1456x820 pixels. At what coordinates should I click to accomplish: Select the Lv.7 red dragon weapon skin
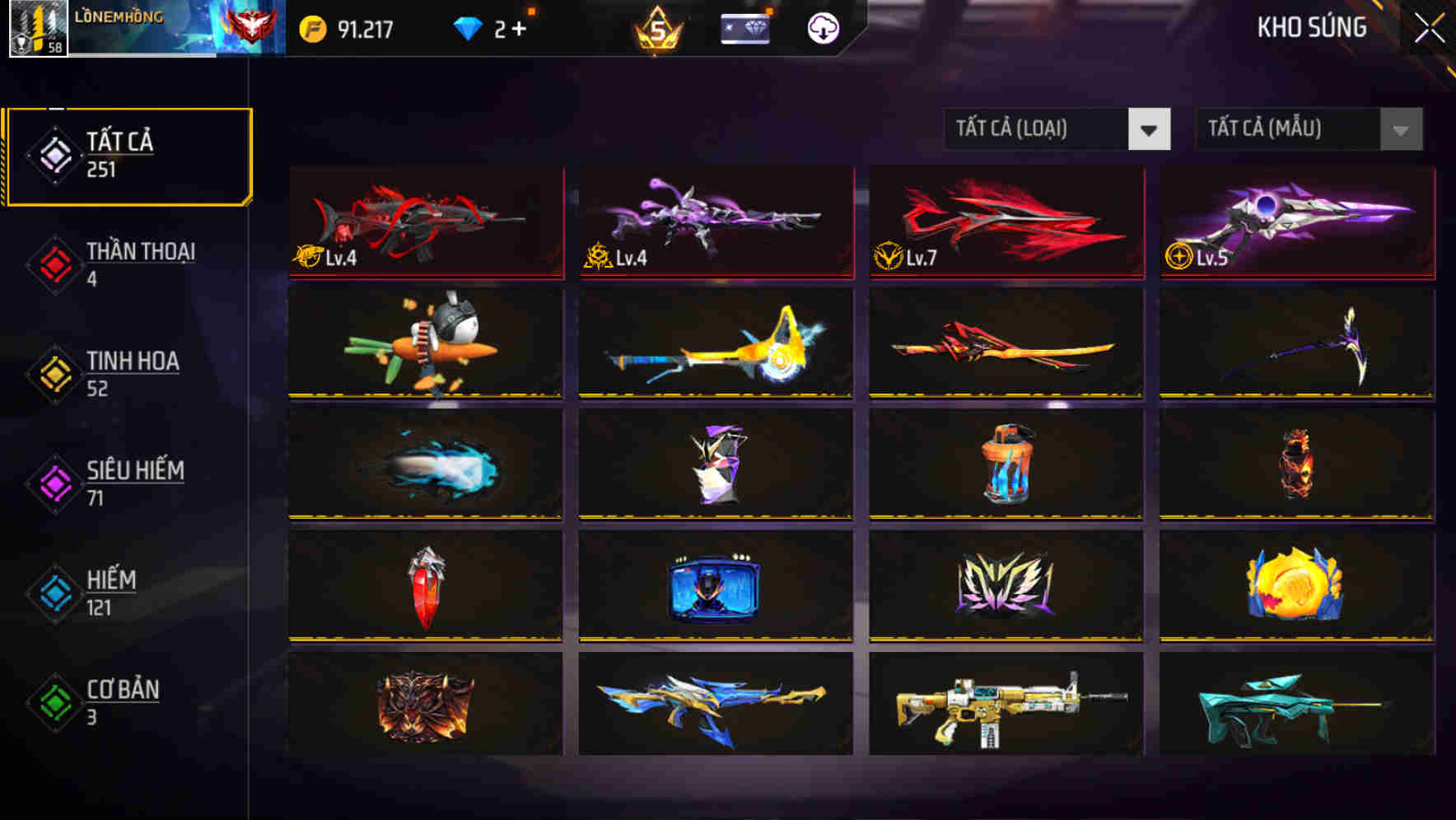1005,222
